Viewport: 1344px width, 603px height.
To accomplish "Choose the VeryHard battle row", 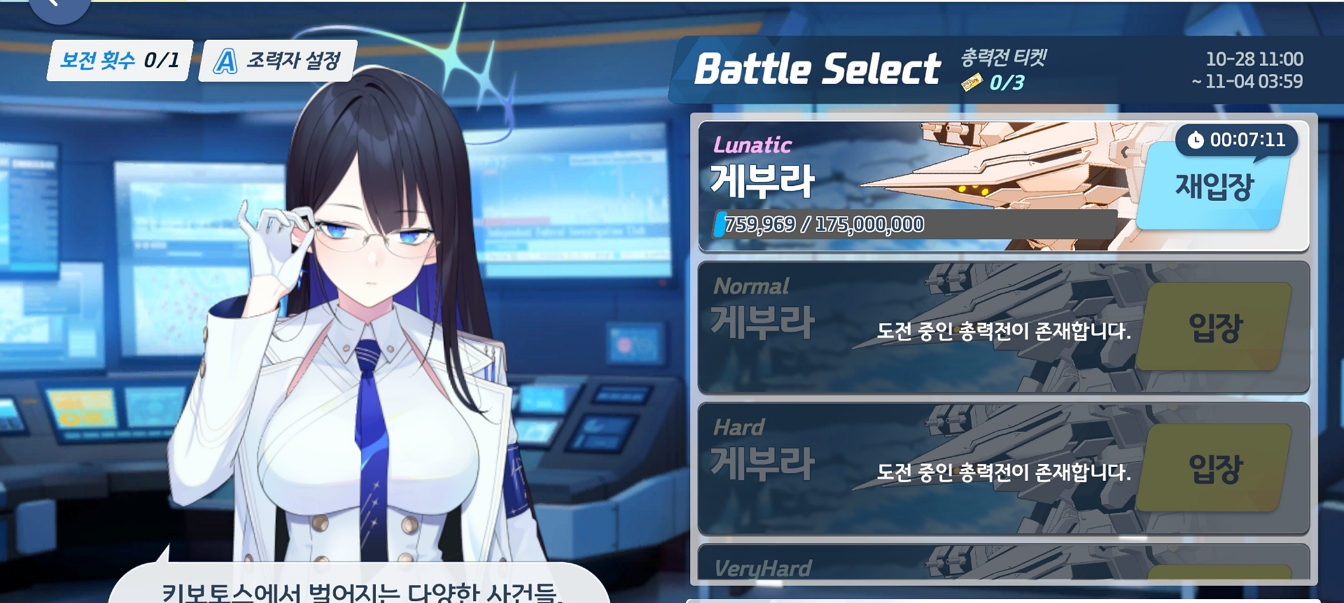I will (900, 566).
